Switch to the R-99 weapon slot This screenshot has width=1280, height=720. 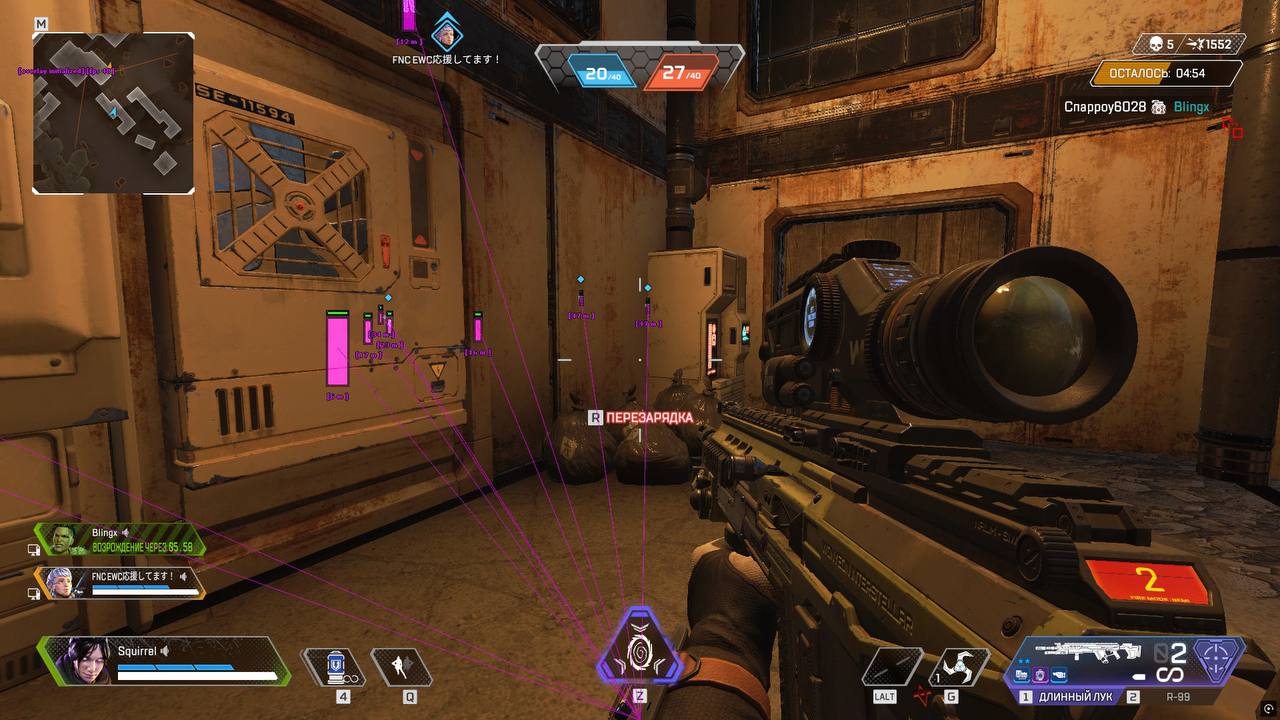[1176, 696]
